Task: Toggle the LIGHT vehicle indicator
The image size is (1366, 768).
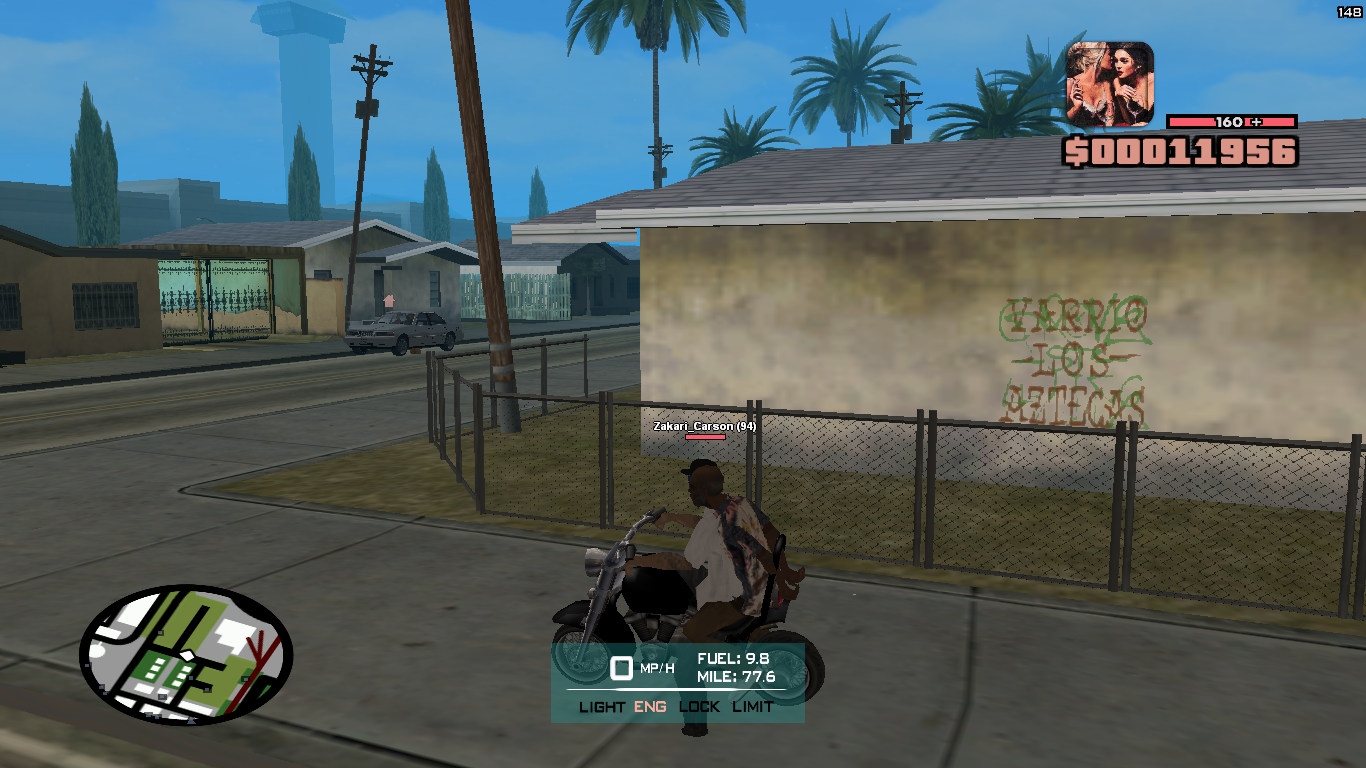Action: (602, 707)
